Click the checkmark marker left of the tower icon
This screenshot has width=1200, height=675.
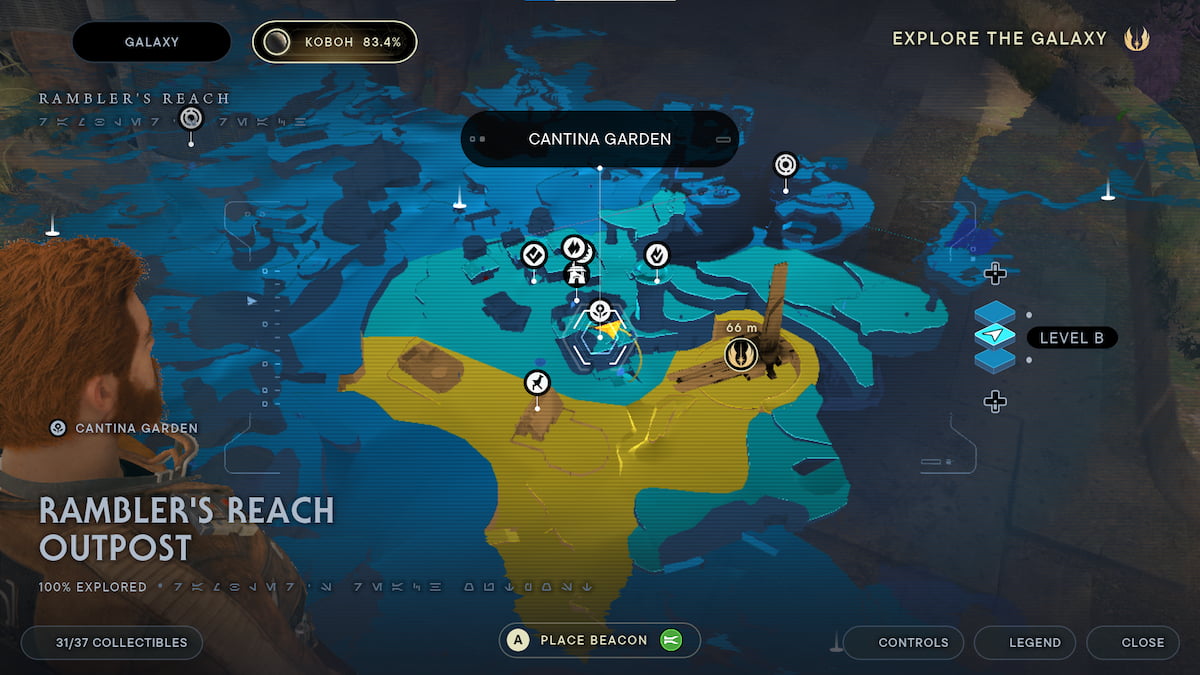click(533, 255)
